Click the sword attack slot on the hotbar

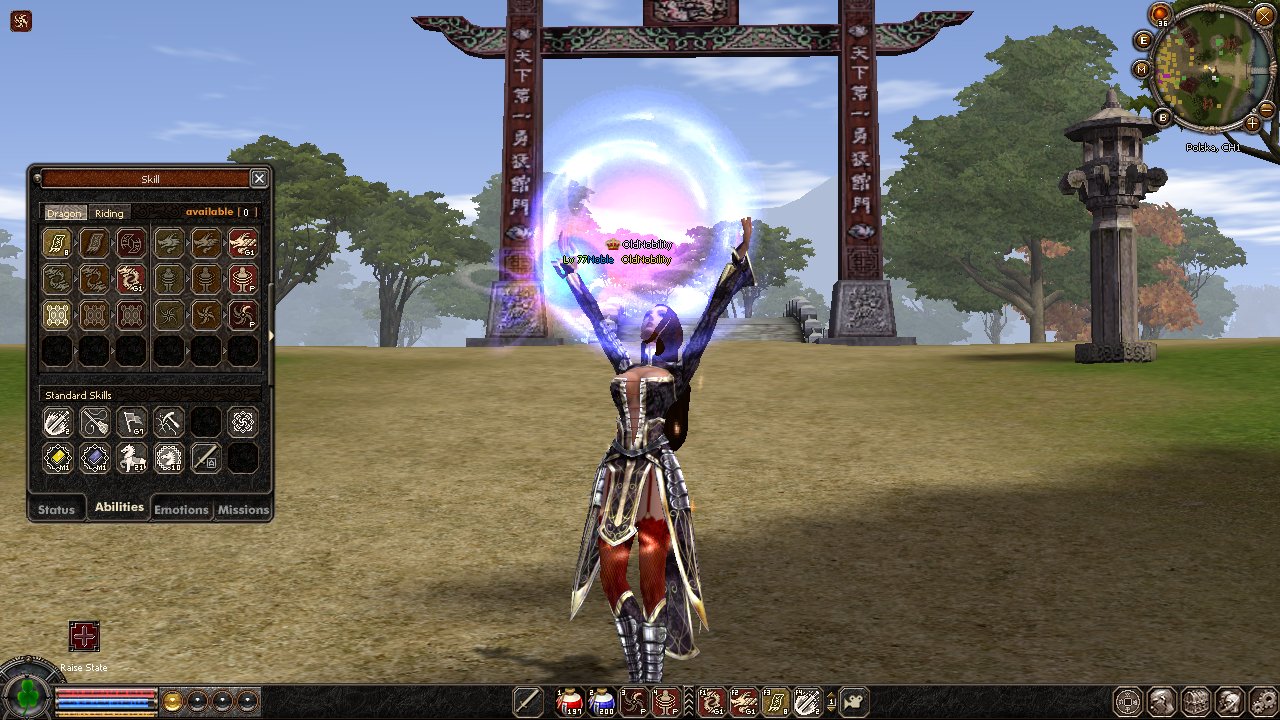pos(527,702)
